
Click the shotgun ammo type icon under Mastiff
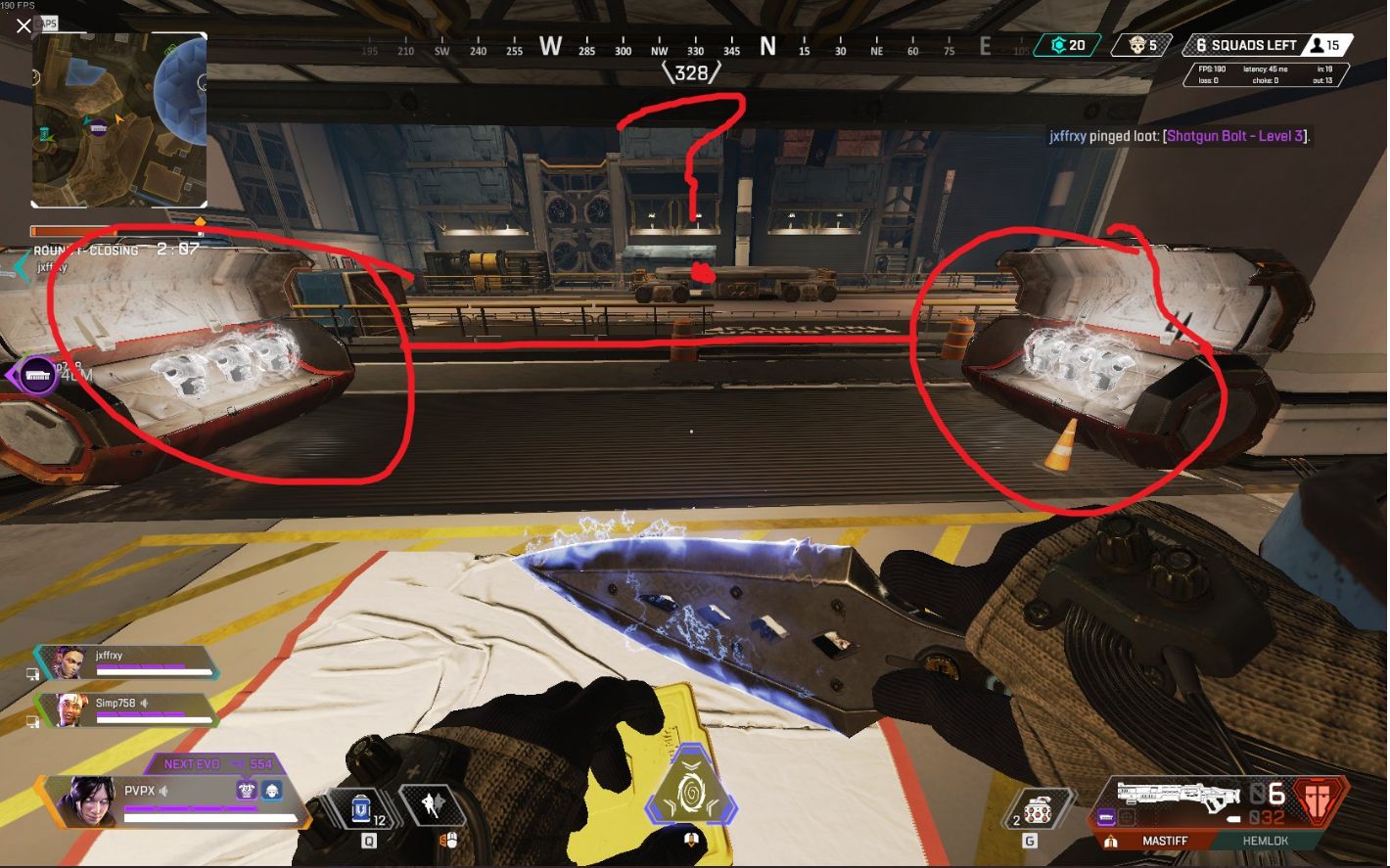pyautogui.click(x=1110, y=841)
